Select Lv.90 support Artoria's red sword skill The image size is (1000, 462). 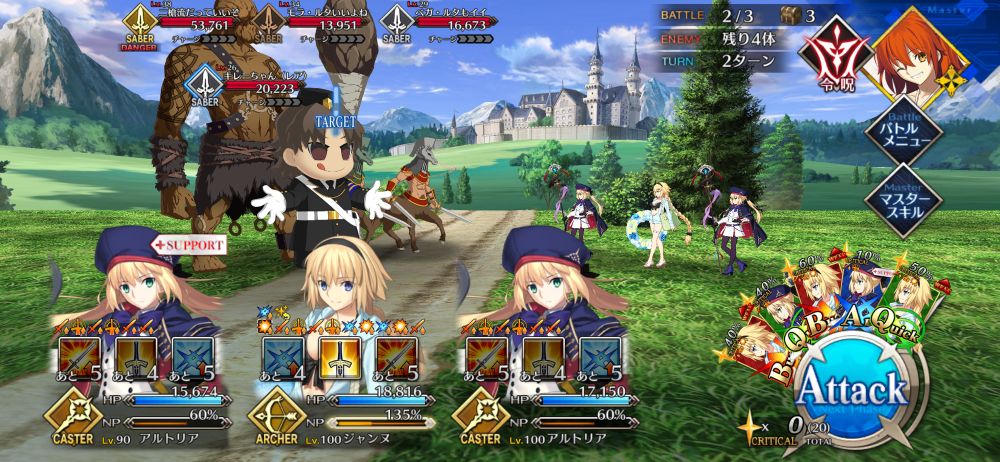pyautogui.click(x=79, y=358)
